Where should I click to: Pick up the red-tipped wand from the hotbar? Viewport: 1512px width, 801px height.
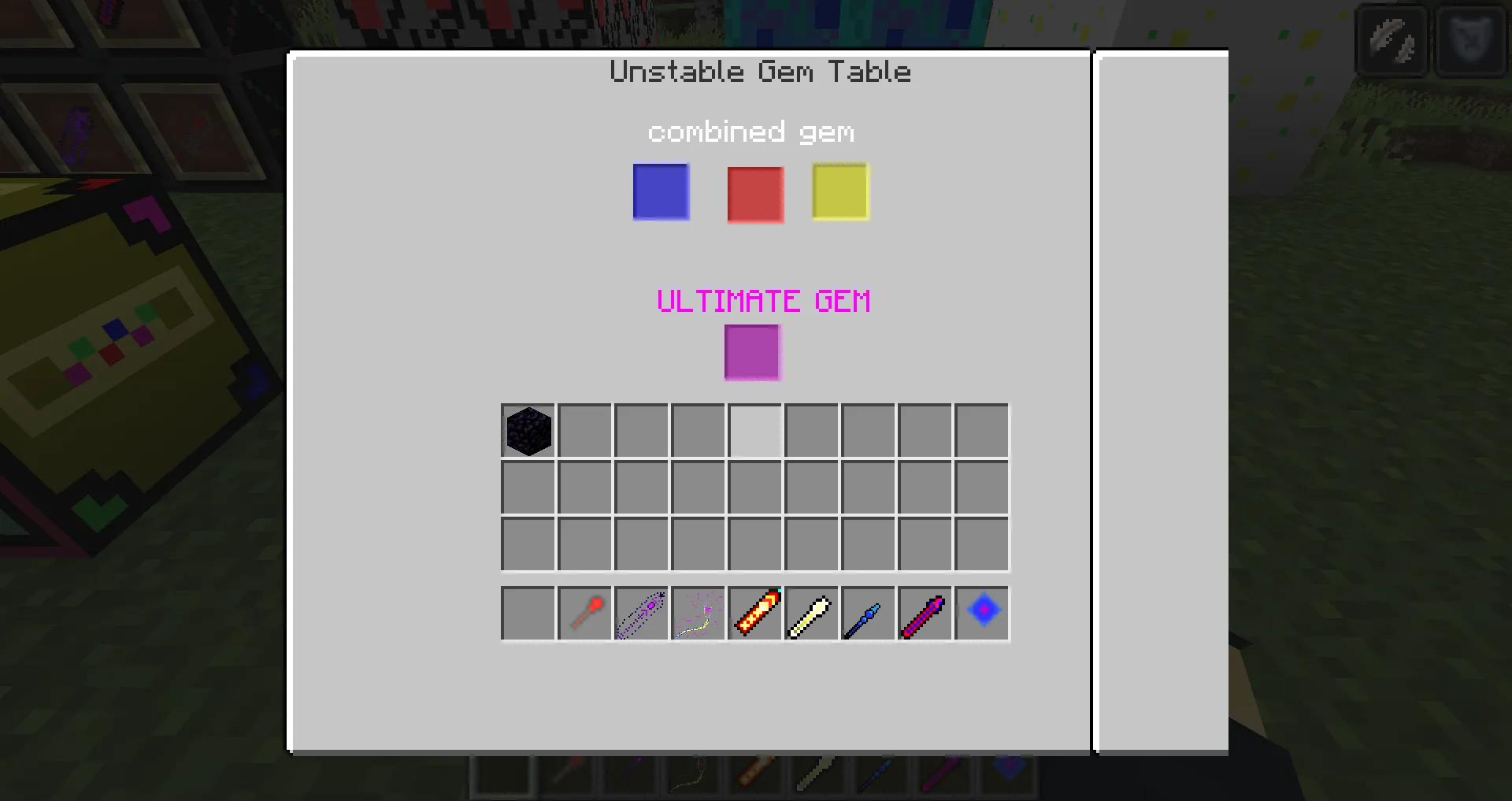coord(584,614)
